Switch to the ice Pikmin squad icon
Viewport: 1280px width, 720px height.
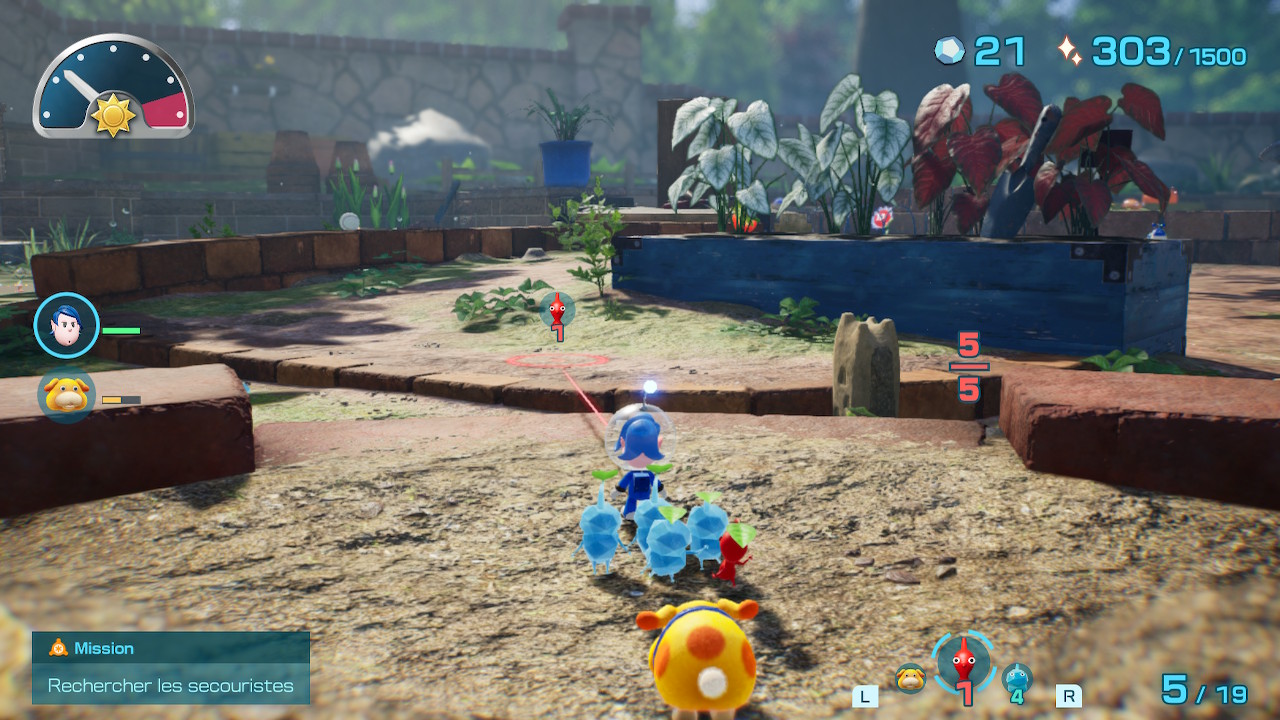1017,678
